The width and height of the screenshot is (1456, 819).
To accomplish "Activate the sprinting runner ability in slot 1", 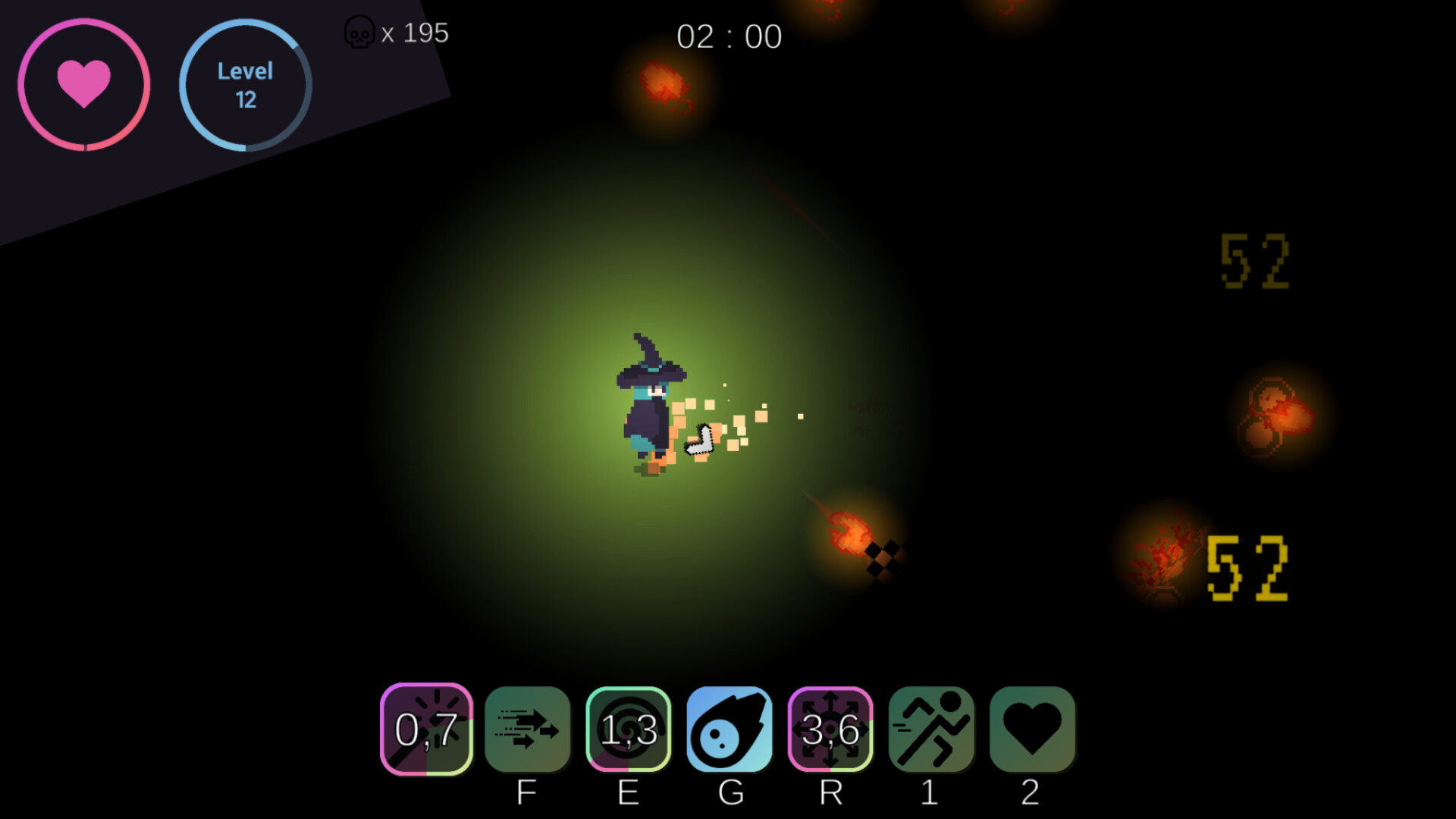I will click(931, 730).
